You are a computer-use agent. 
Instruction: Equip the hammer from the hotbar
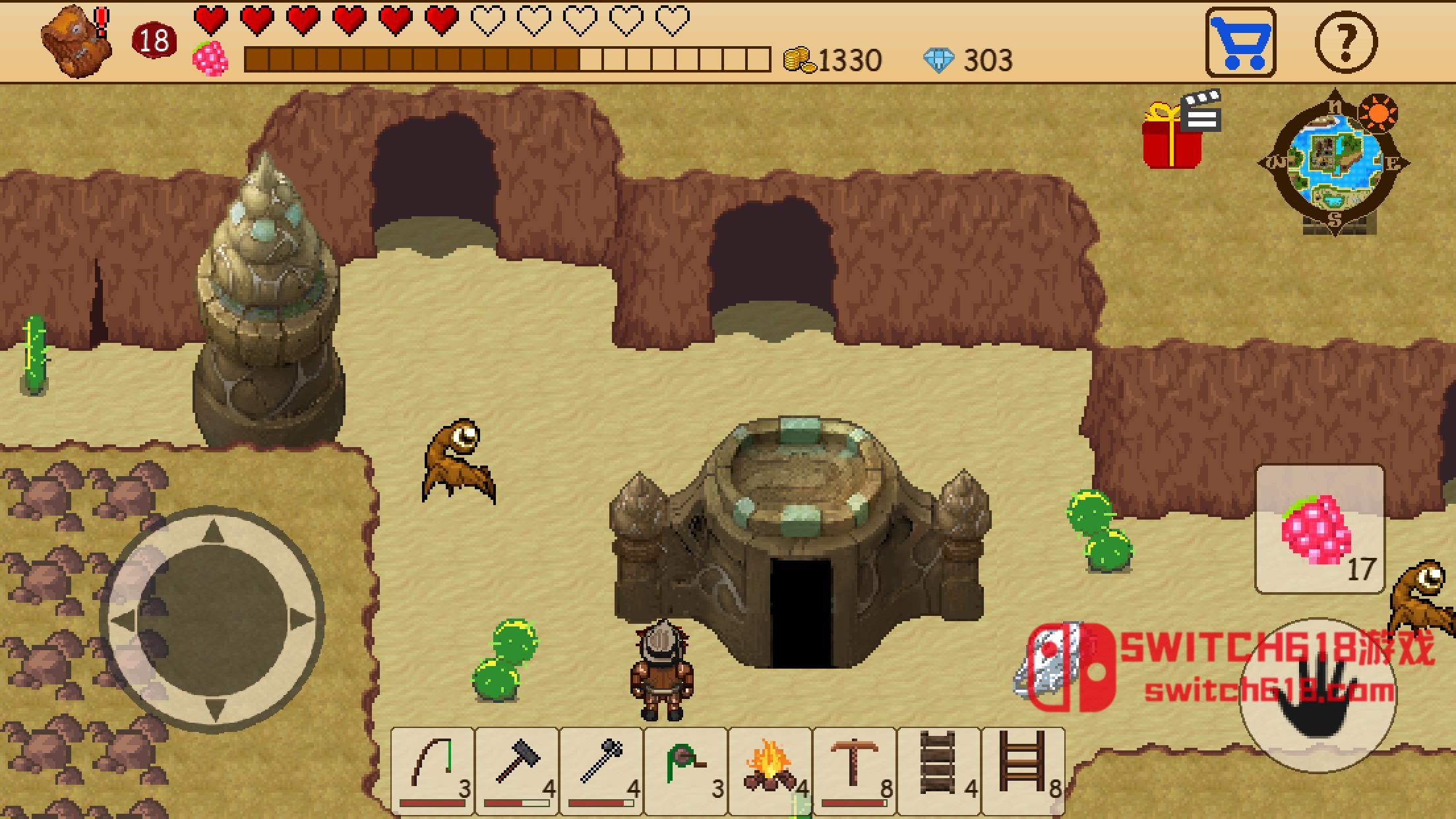tap(517, 768)
